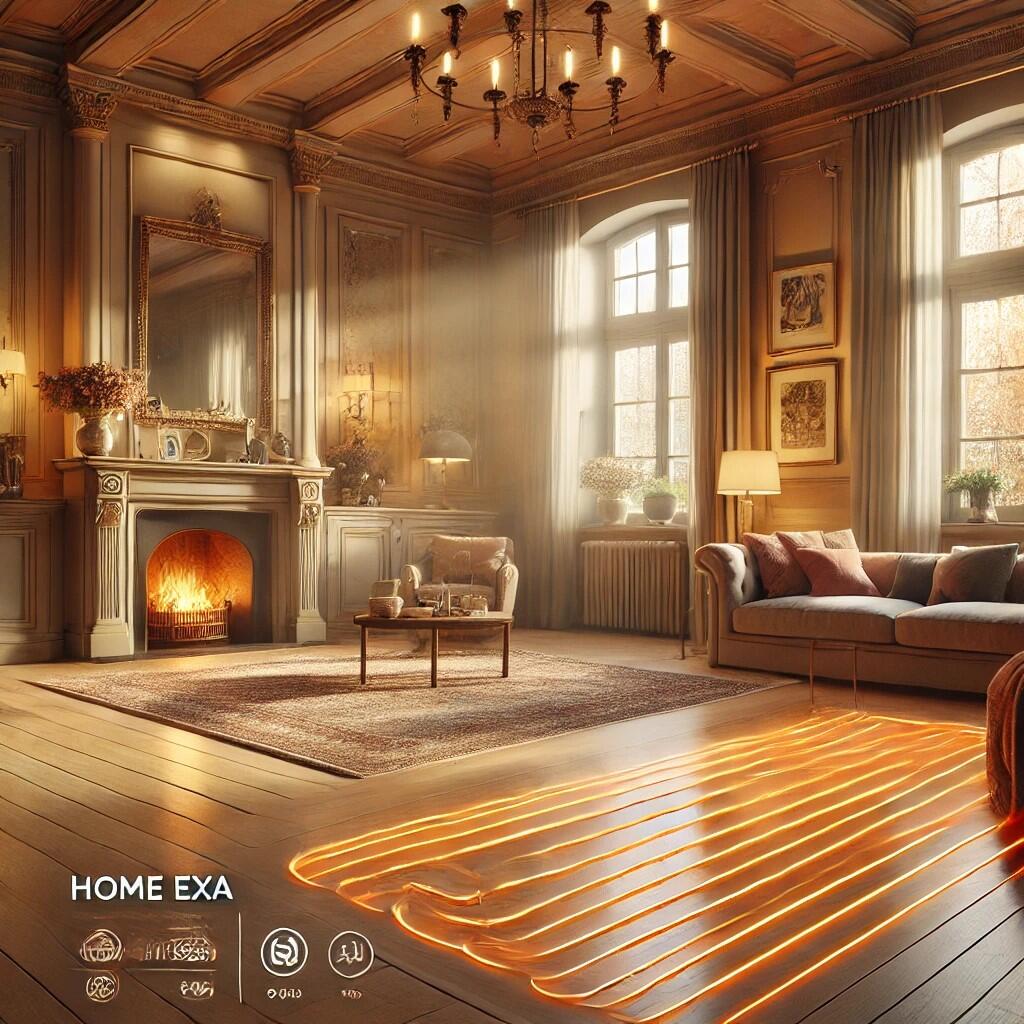Click the HOME EXA title label
The height and width of the screenshot is (1024, 1024).
click(x=151, y=888)
